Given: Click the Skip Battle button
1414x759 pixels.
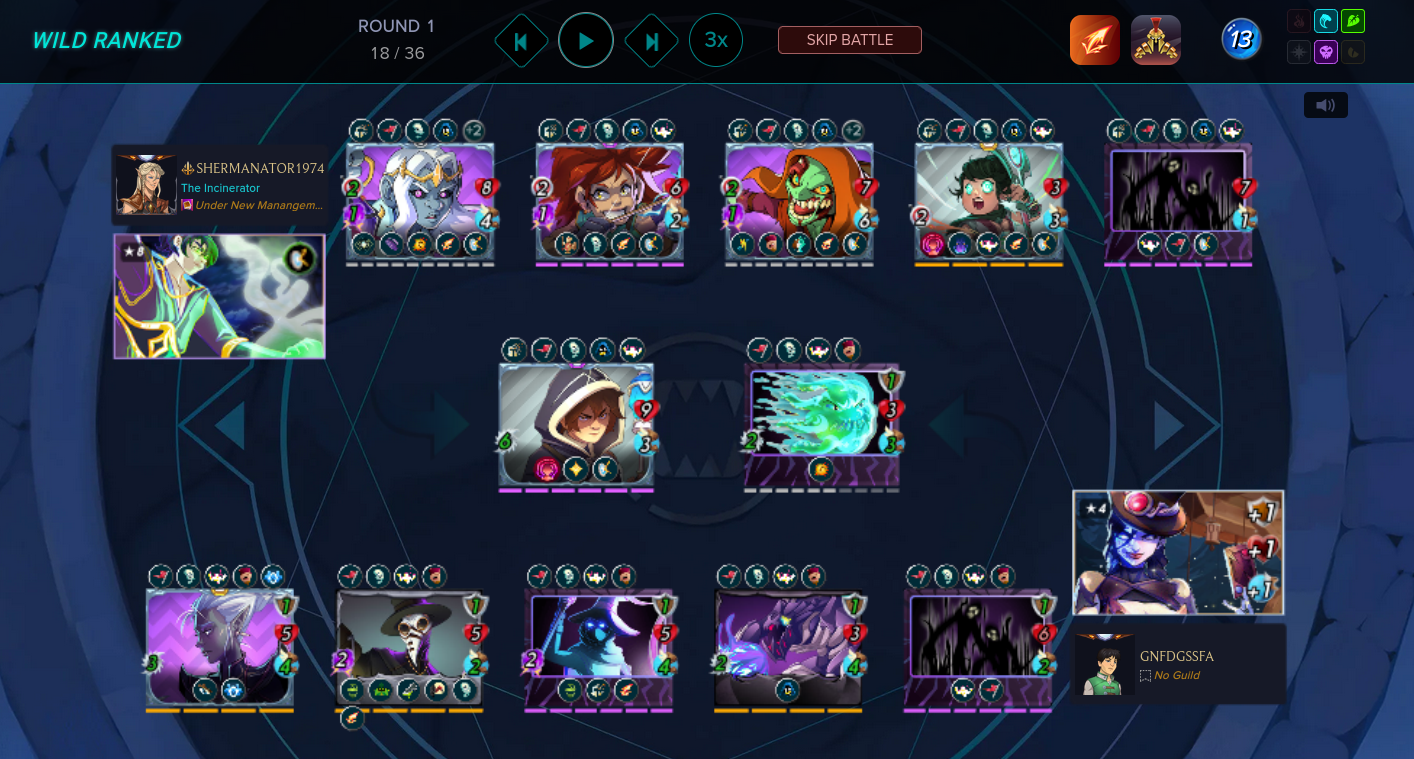Looking at the screenshot, I should click(x=849, y=40).
